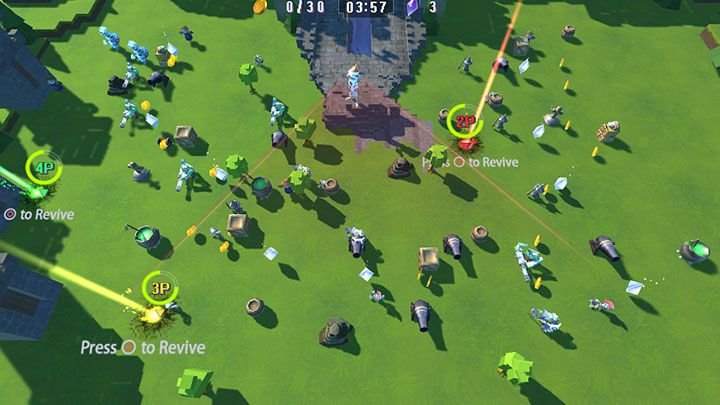The image size is (720, 405).
Task: Click the purple gem icon
Action: [x=412, y=7]
